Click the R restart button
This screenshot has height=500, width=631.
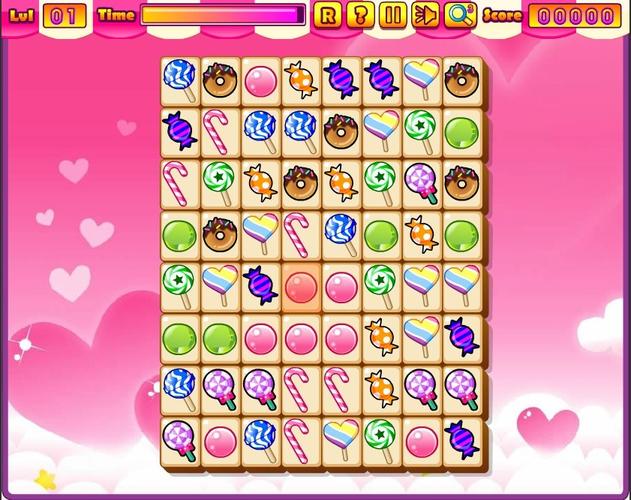point(327,15)
